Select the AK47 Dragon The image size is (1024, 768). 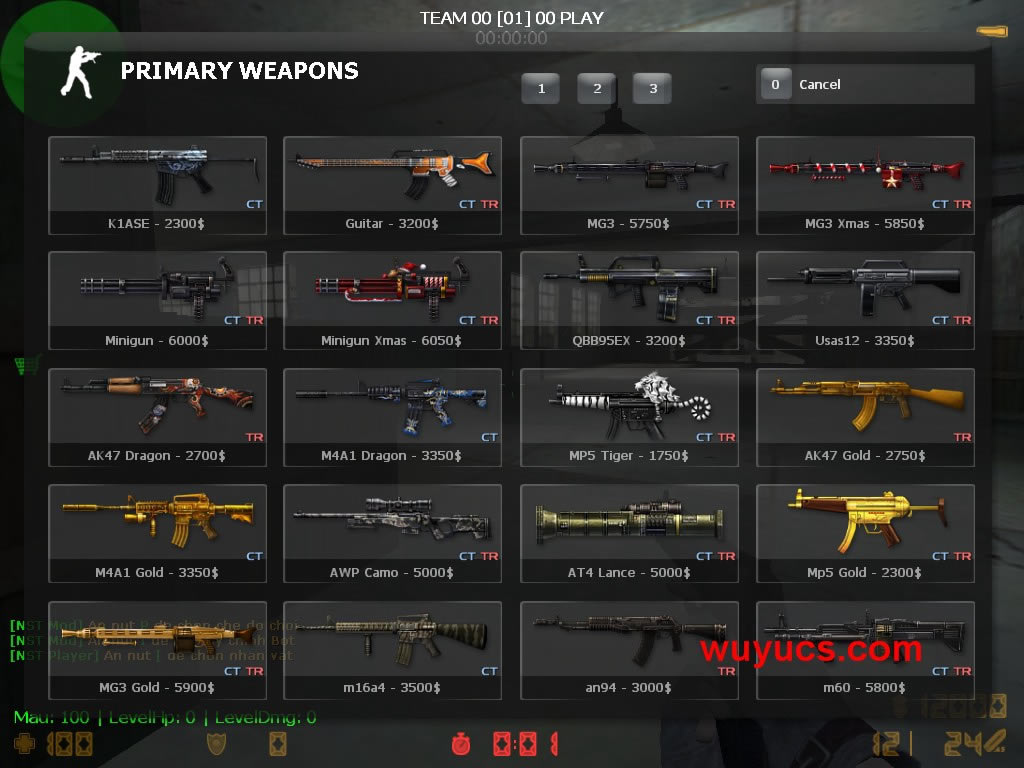click(x=157, y=417)
